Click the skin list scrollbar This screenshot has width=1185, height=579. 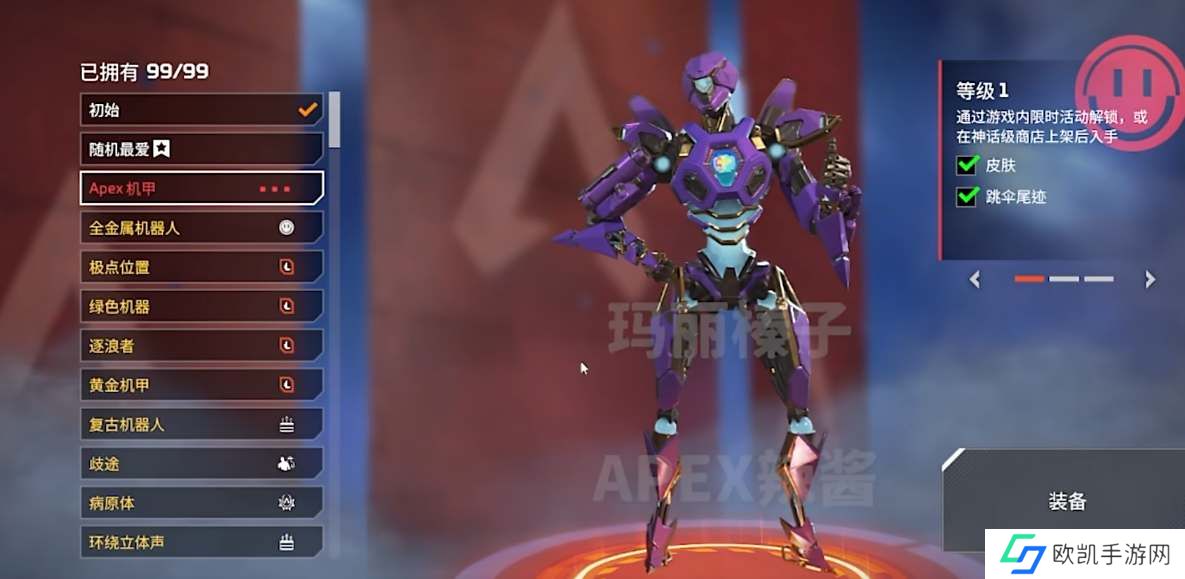coord(334,120)
